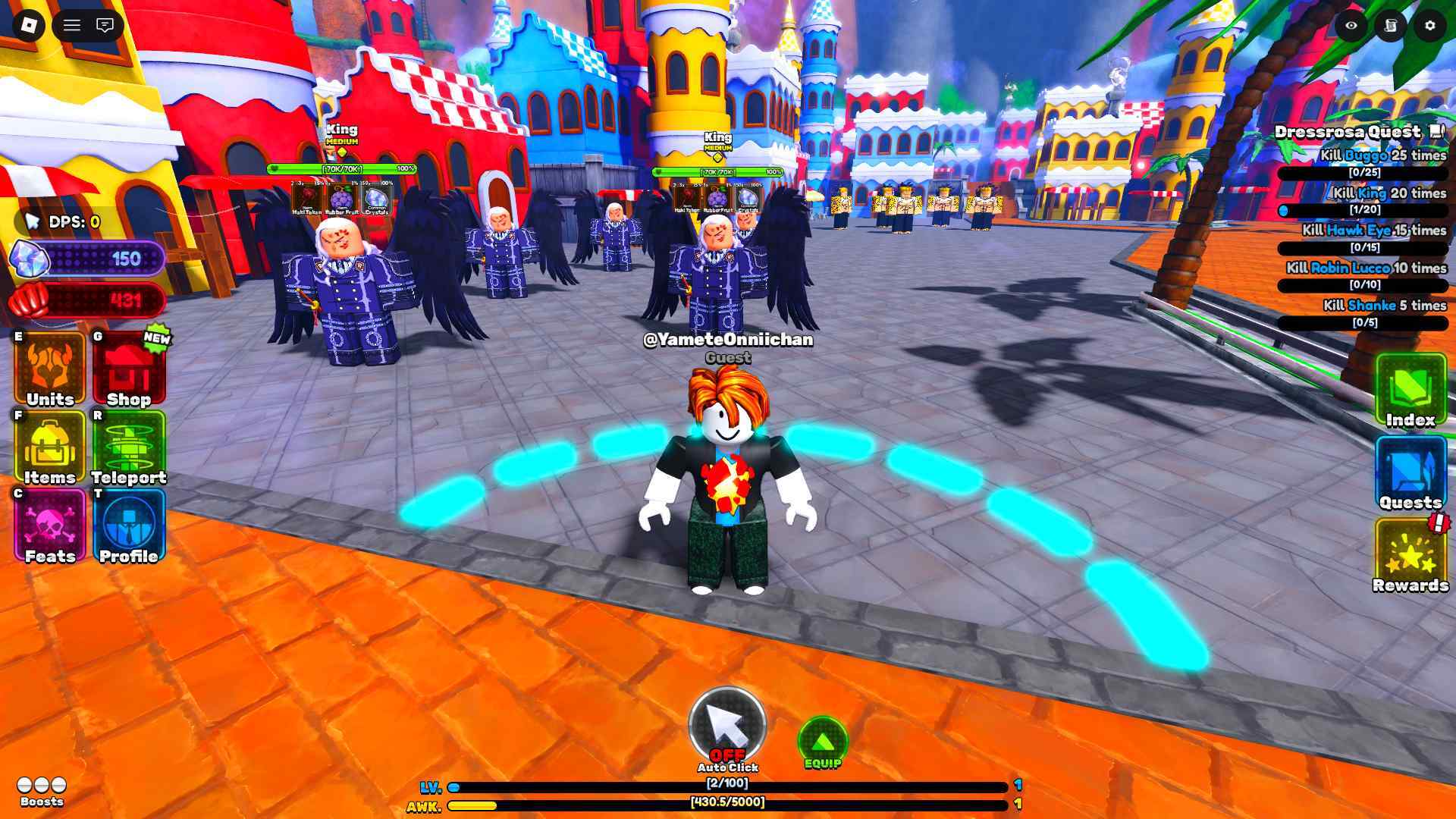This screenshot has width=1456, height=819.
Task: Open the Index book
Action: click(x=1410, y=391)
